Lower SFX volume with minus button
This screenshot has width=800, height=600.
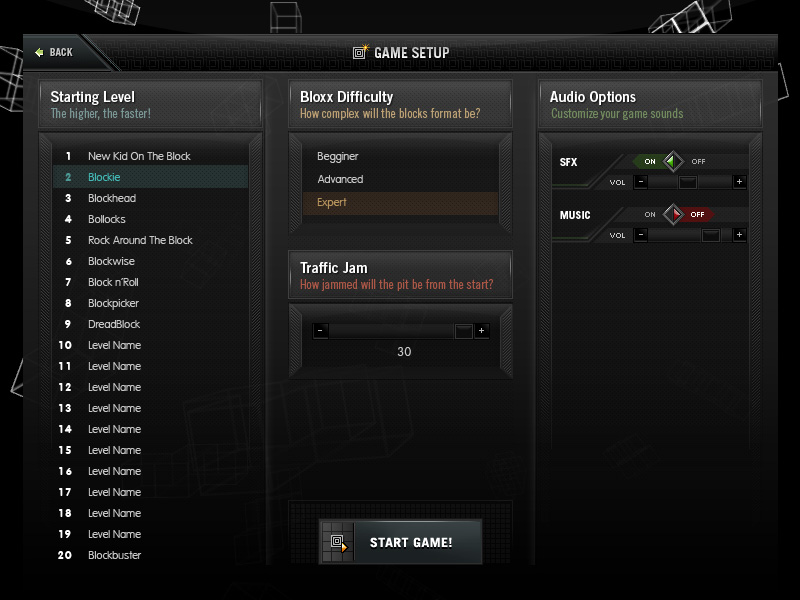point(641,182)
